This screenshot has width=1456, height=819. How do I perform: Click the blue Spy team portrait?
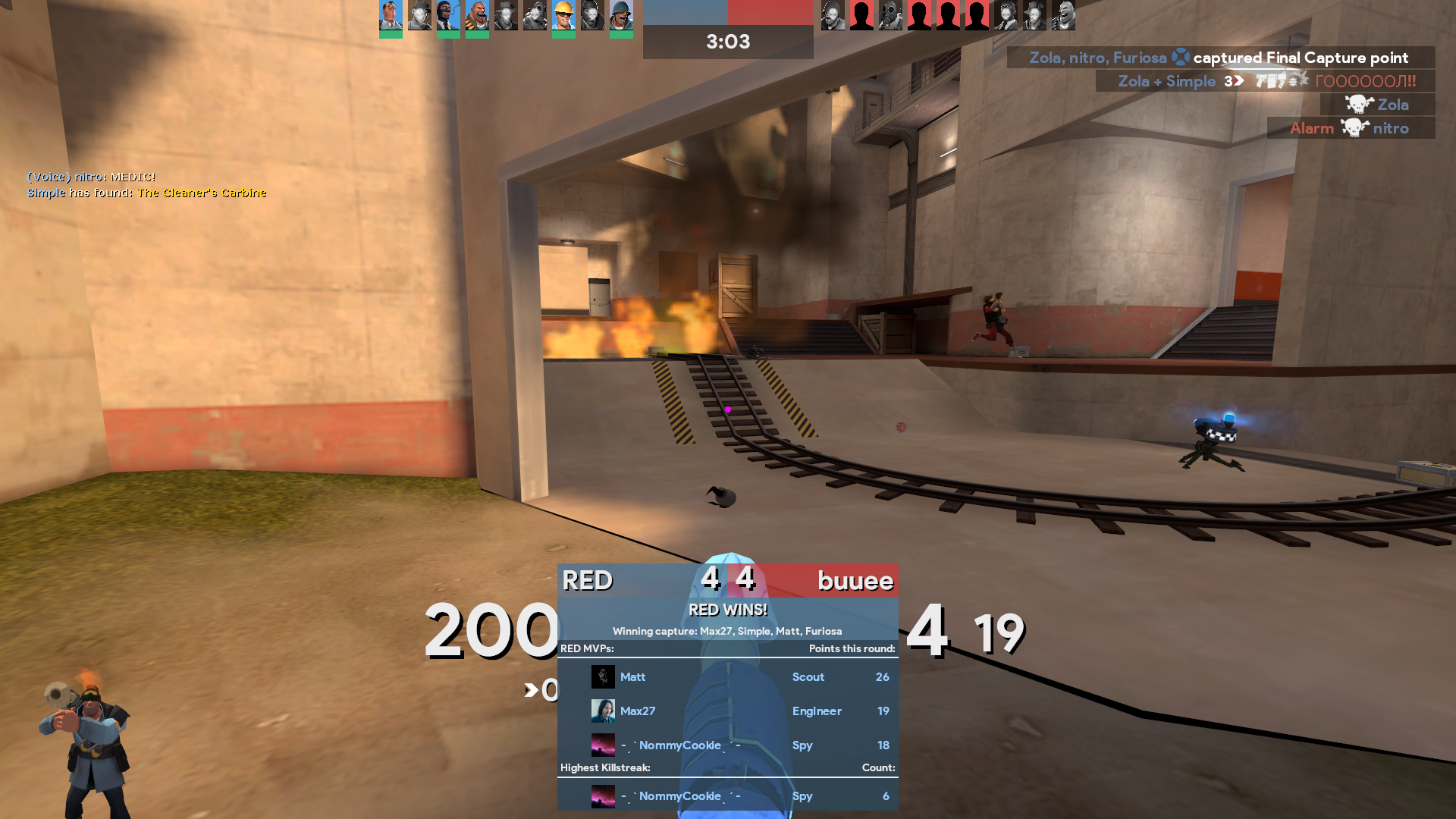448,15
